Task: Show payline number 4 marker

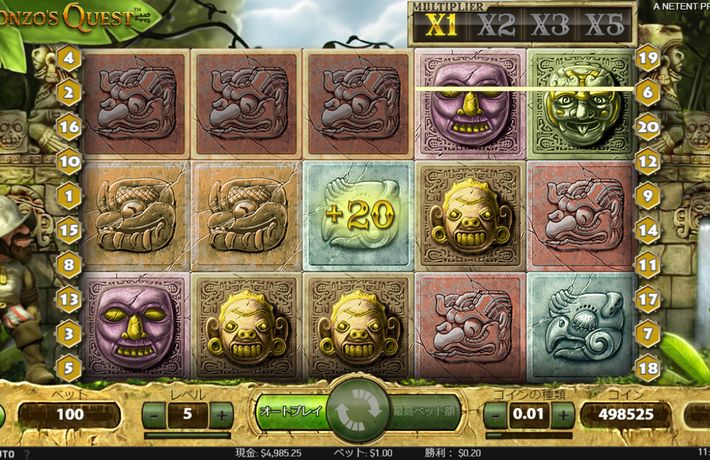Action: [x=69, y=58]
